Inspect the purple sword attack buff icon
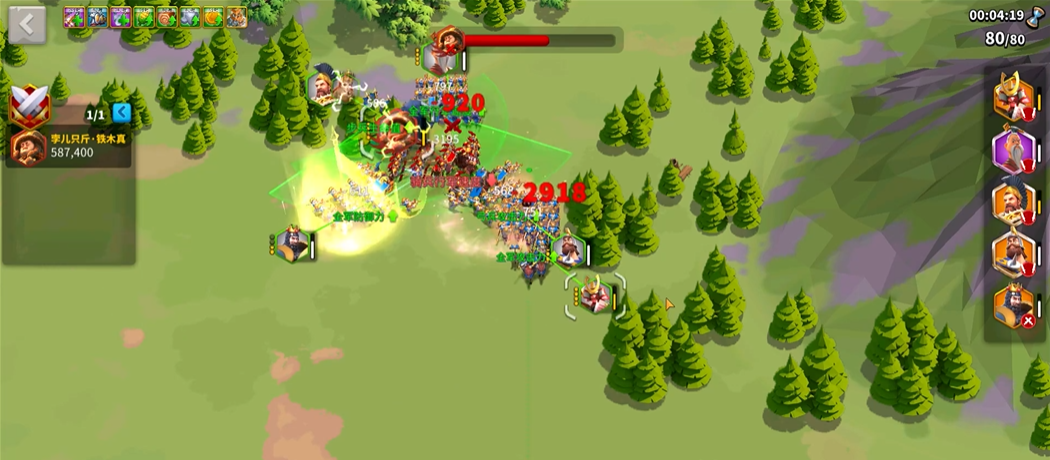The width and height of the screenshot is (1050, 460). pos(75,17)
